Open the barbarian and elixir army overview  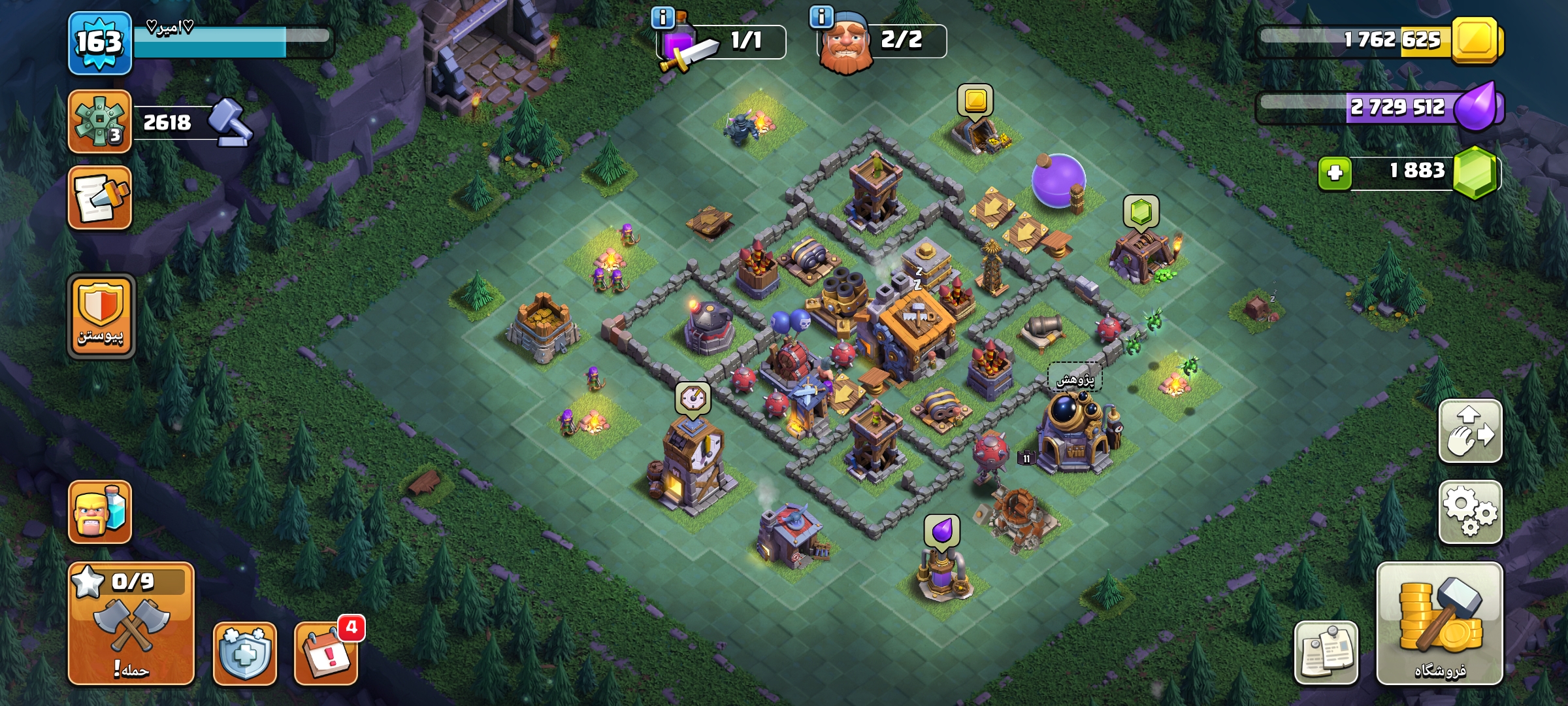tap(99, 512)
